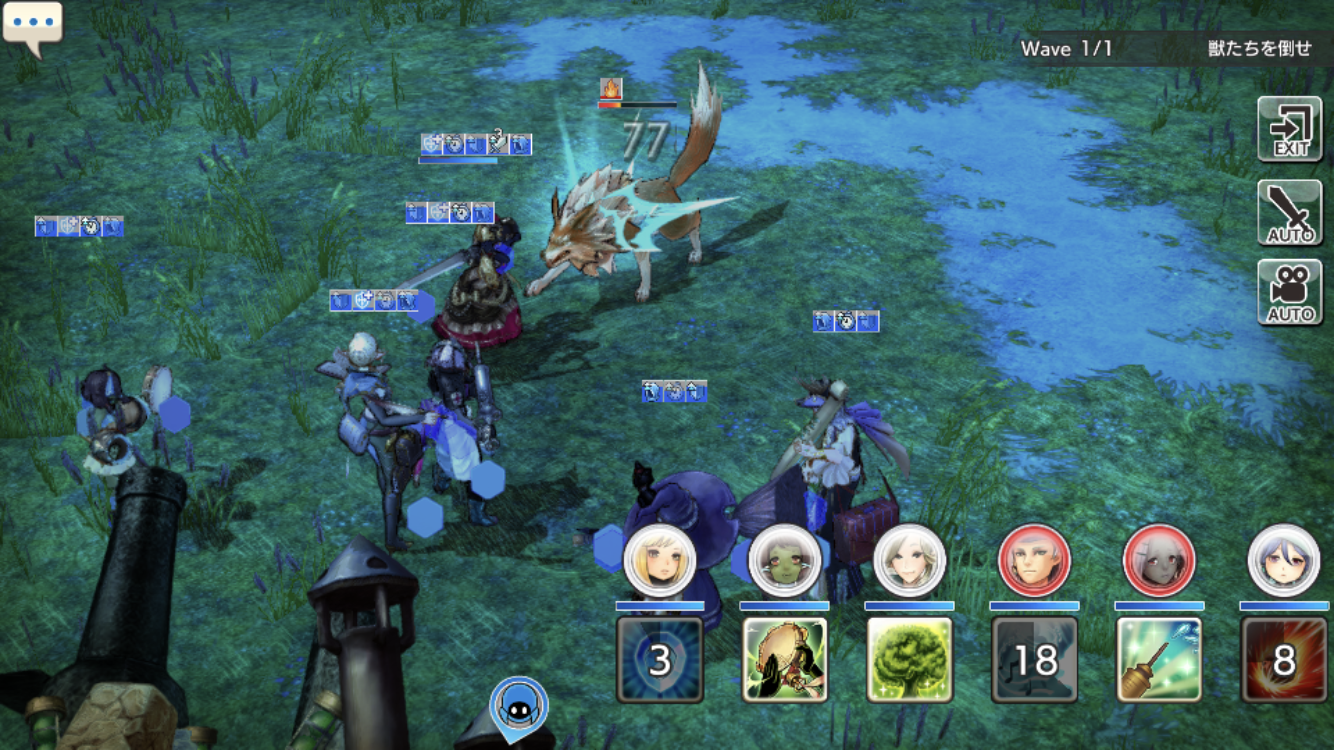Exit the battle with the EXIT button
The image size is (1334, 750).
pos(1289,129)
